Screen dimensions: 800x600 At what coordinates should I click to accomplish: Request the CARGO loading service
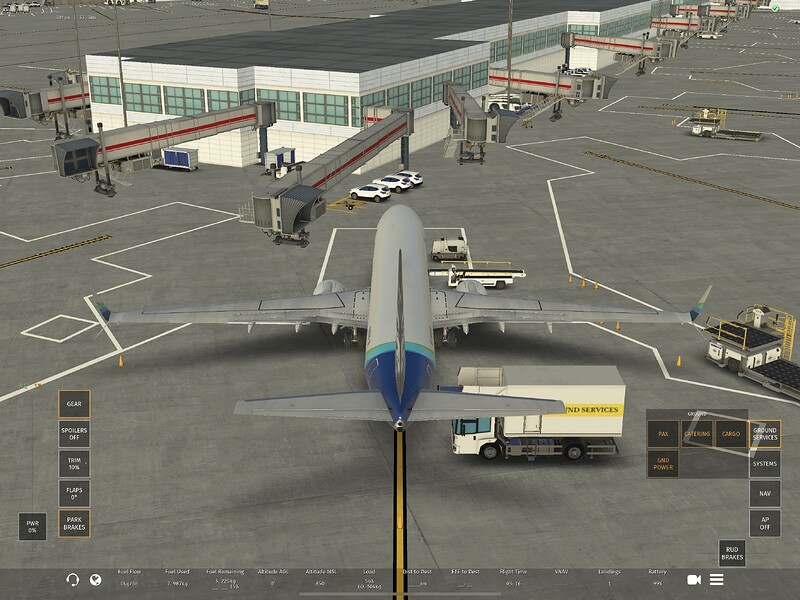point(731,434)
